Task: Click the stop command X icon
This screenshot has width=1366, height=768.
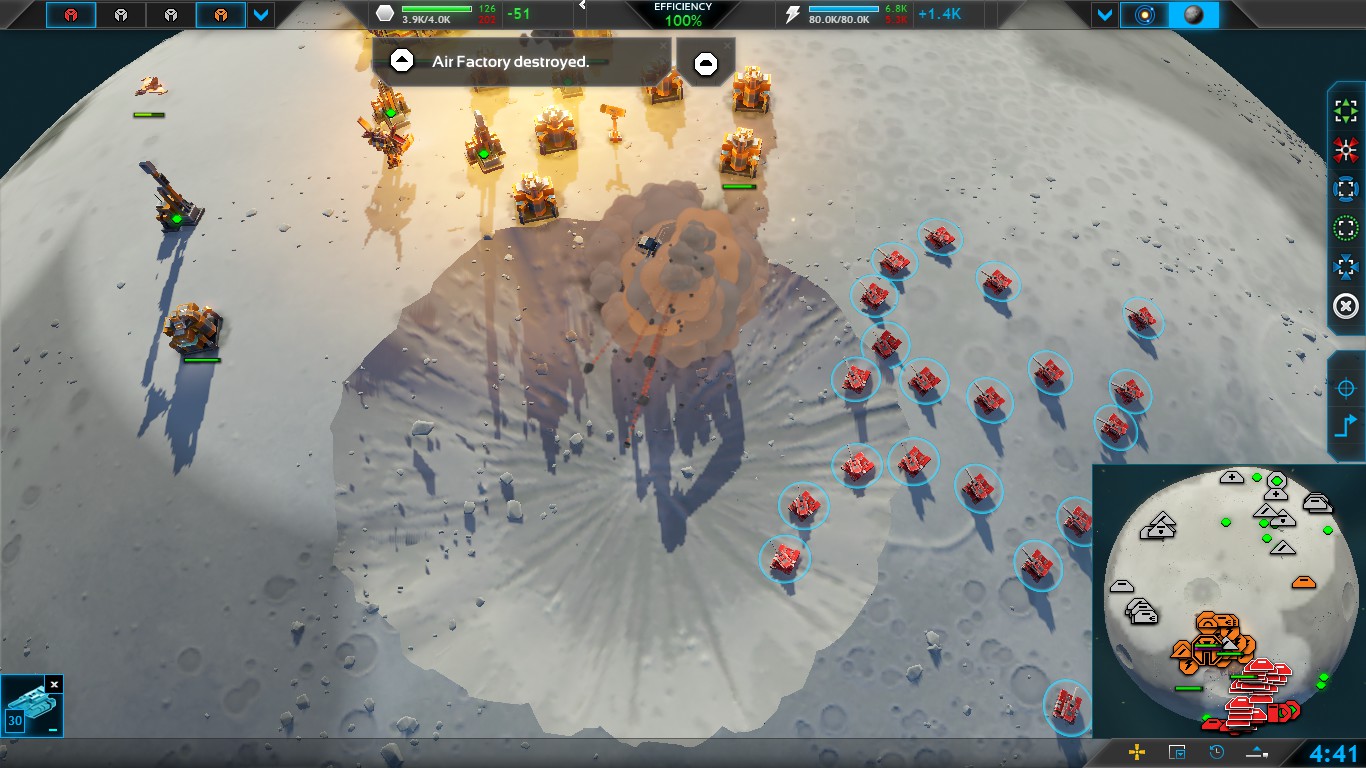Action: (x=1346, y=306)
